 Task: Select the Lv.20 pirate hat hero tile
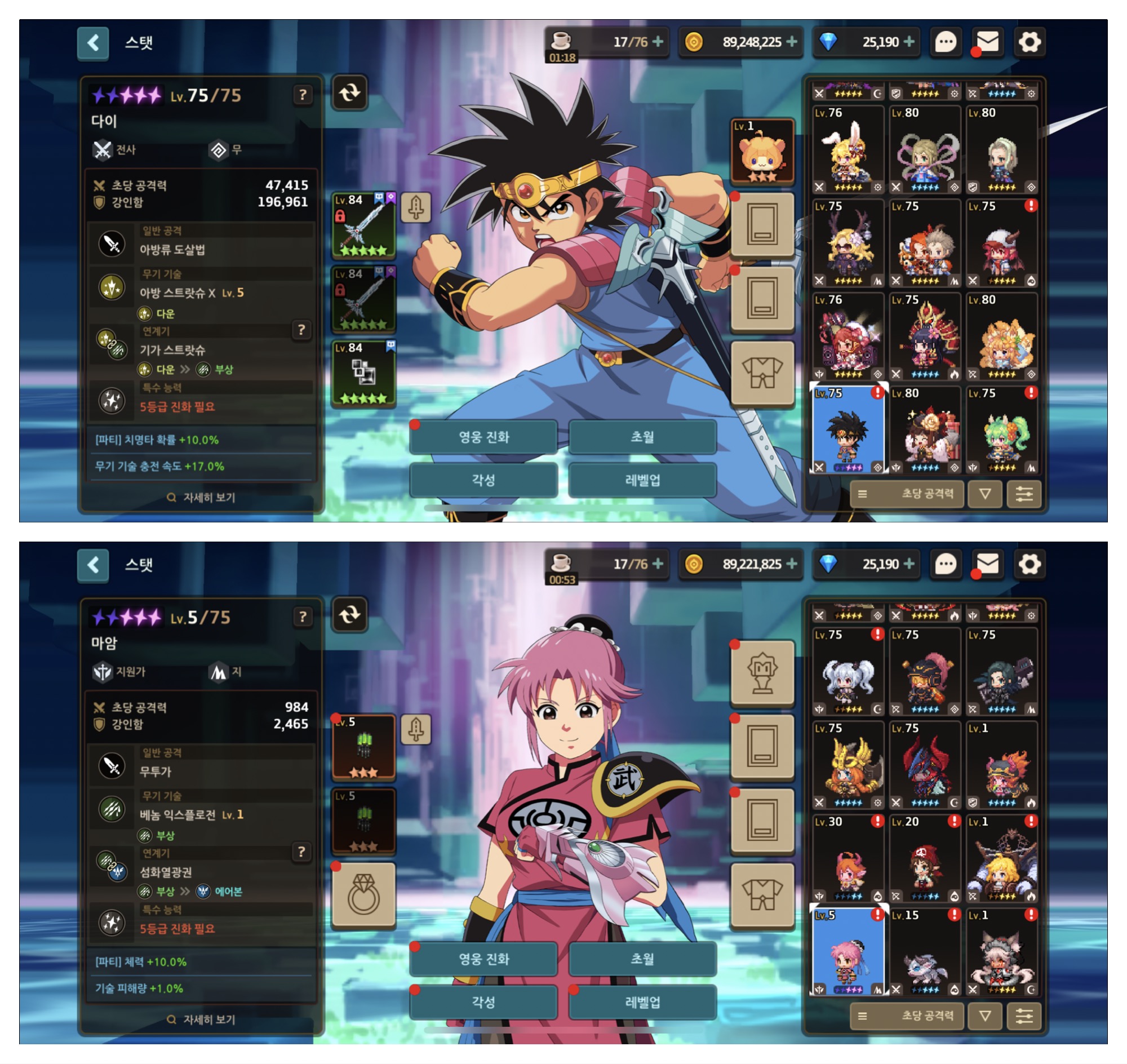pyautogui.click(x=925, y=859)
